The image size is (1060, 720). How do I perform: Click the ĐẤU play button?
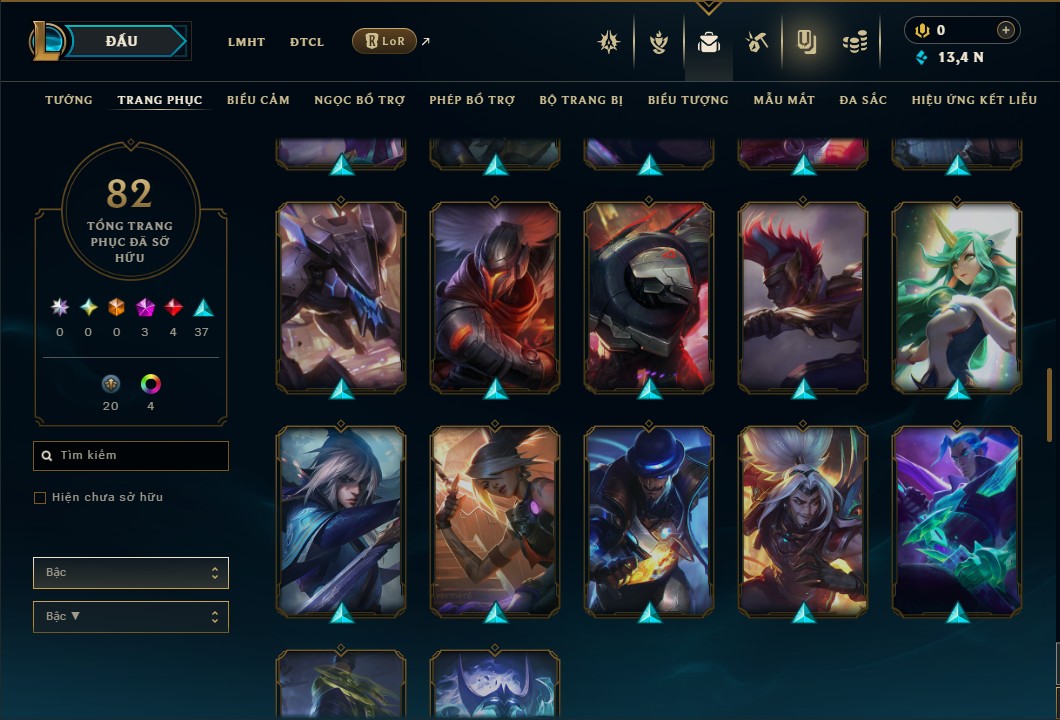click(x=120, y=41)
